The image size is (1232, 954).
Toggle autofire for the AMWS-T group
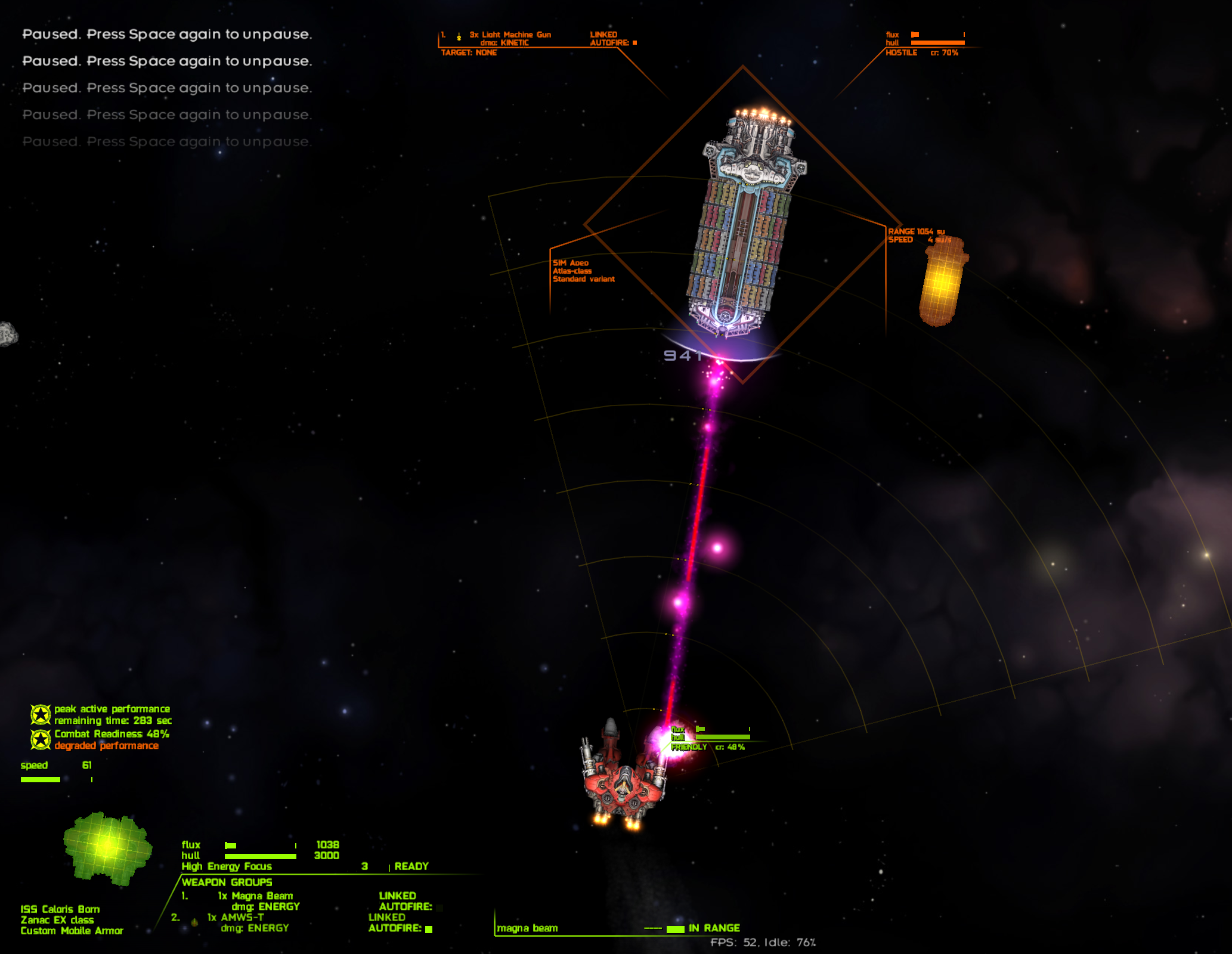pos(429,929)
